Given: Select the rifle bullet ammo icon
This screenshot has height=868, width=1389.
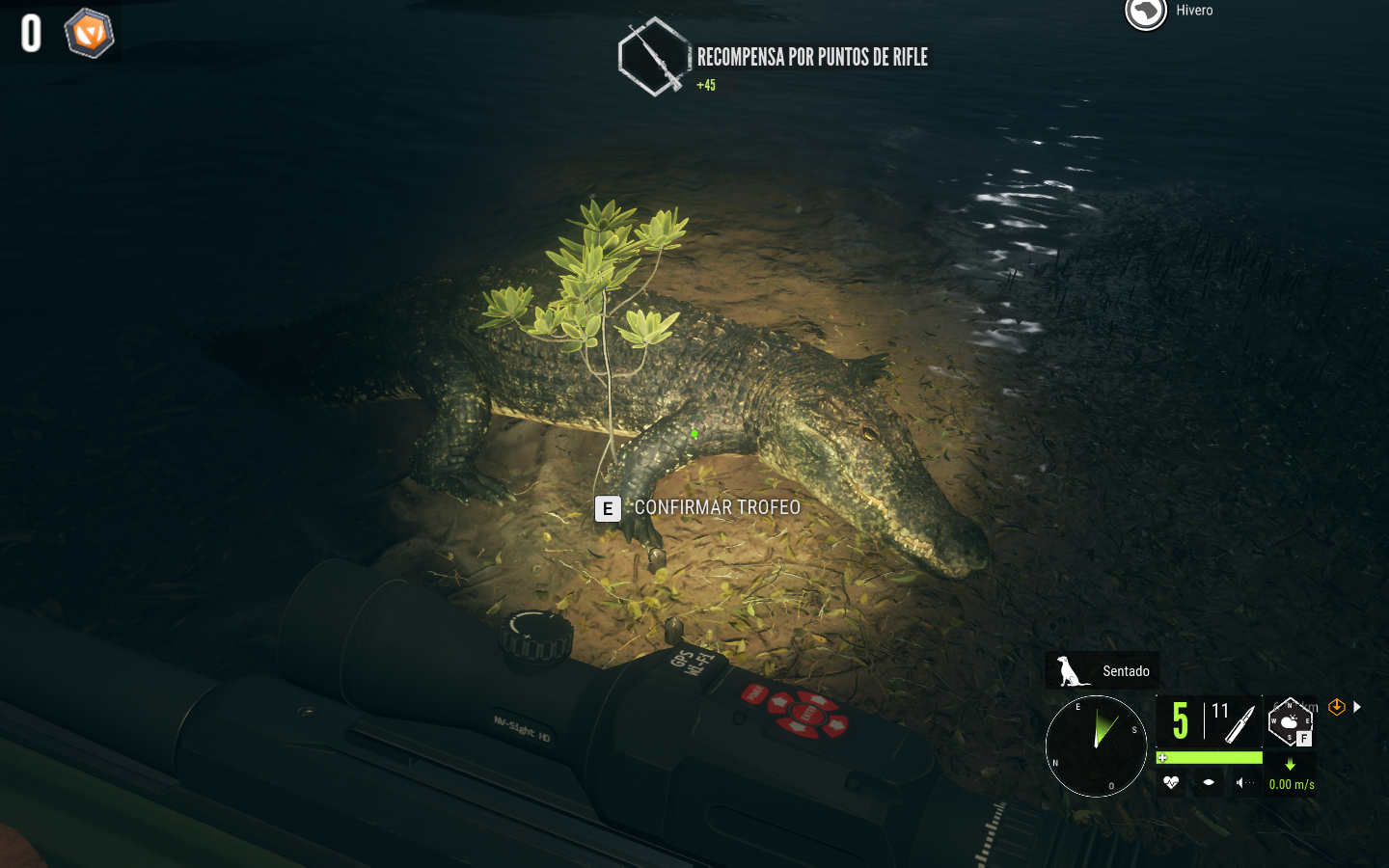Looking at the screenshot, I should (x=1239, y=722).
